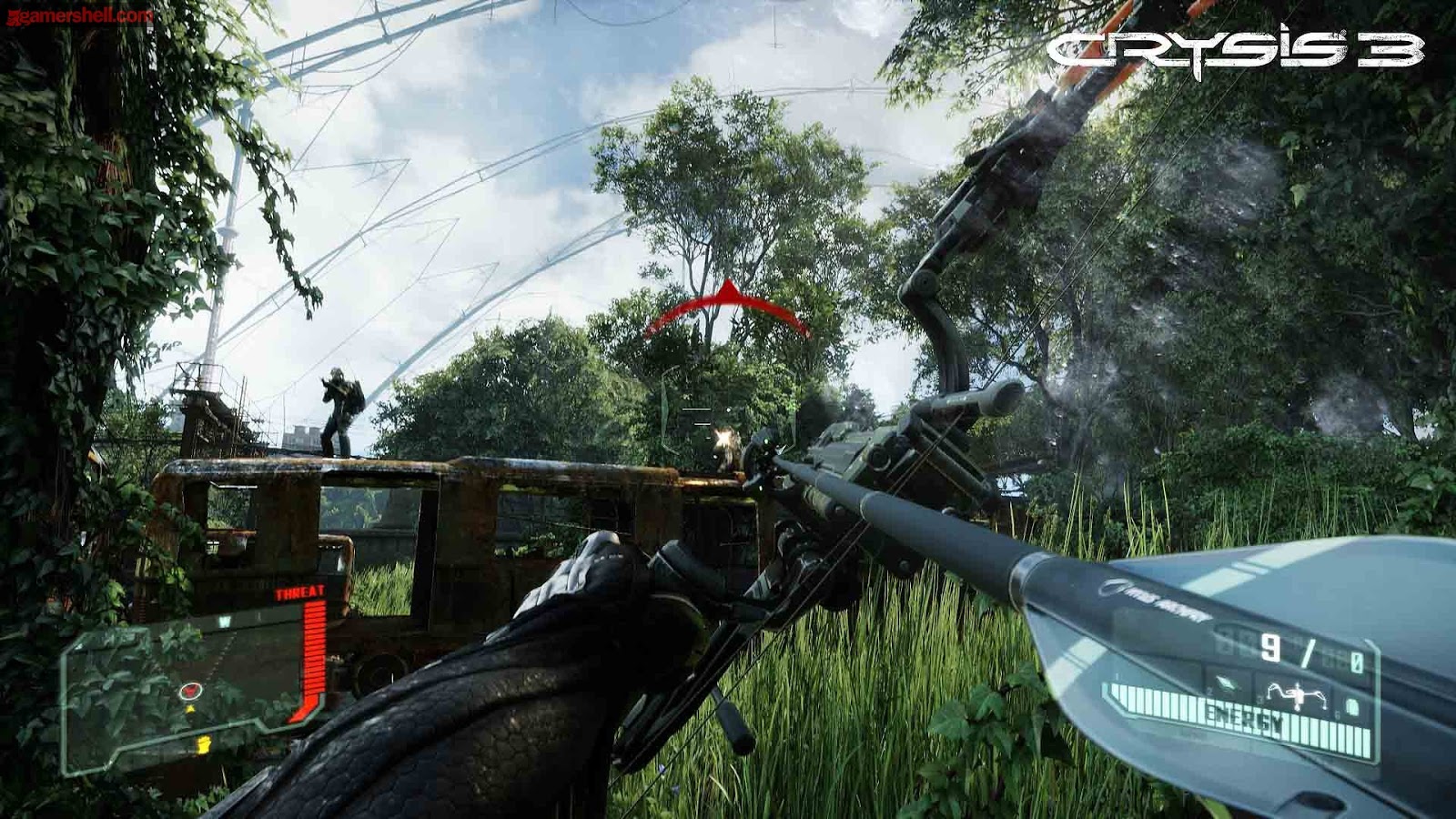This screenshot has height=819, width=1456.
Task: Click the red objective marker above the trees
Action: [x=728, y=300]
